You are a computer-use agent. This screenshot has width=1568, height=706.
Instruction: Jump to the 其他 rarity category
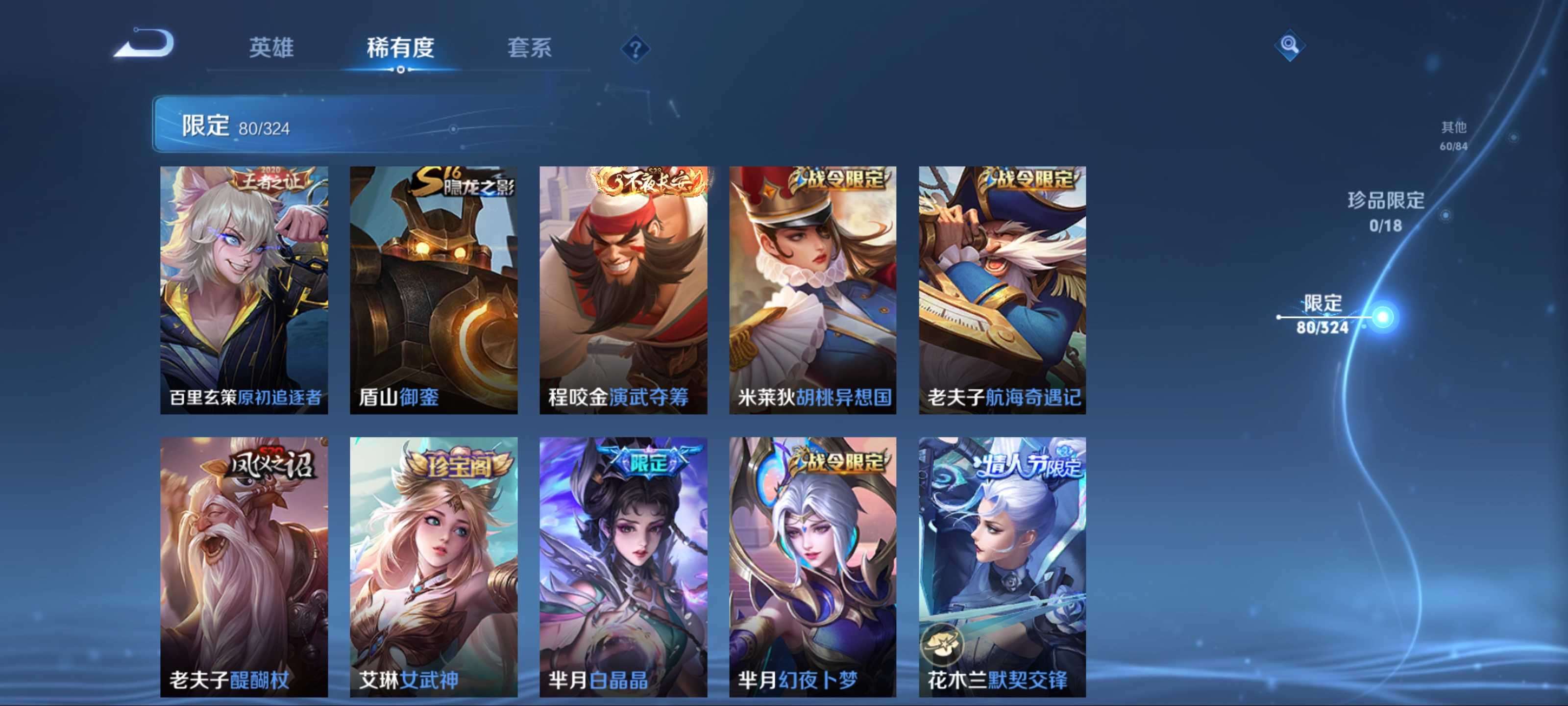coord(1453,135)
